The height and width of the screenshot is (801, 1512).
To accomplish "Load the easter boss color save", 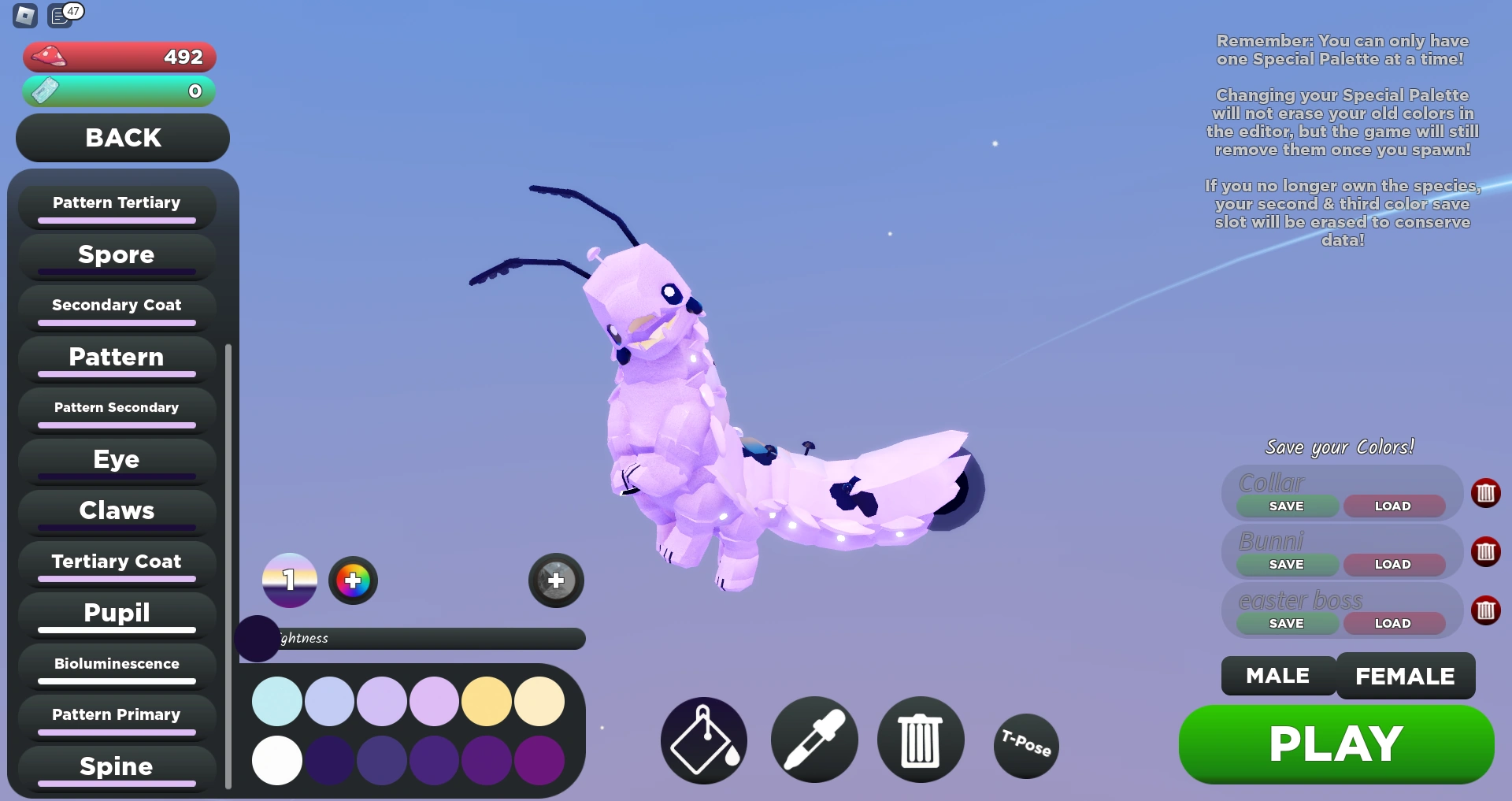I will click(x=1394, y=622).
